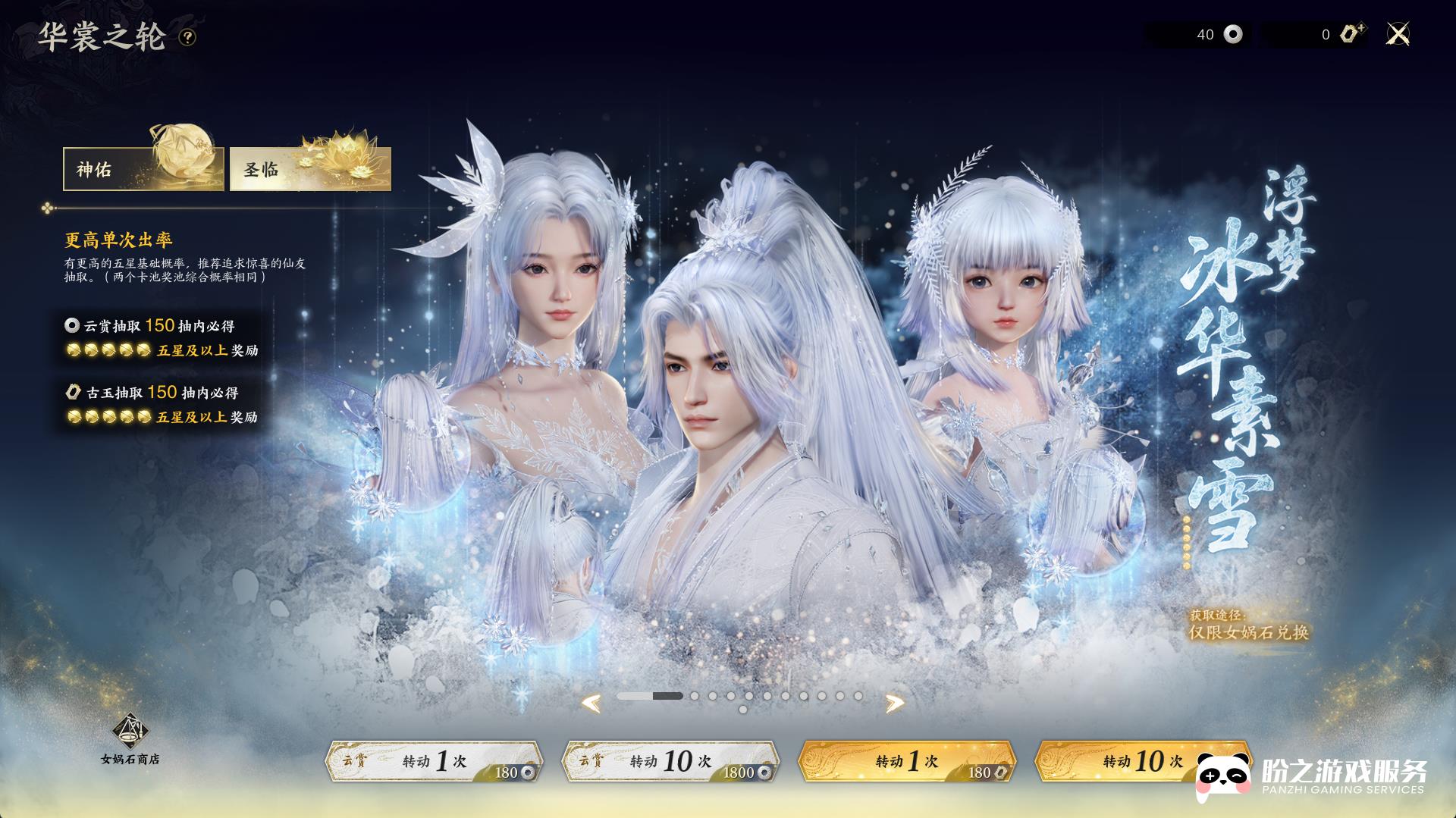
Task: Open the 华裳之轮 help question mark
Action: pyautogui.click(x=187, y=37)
